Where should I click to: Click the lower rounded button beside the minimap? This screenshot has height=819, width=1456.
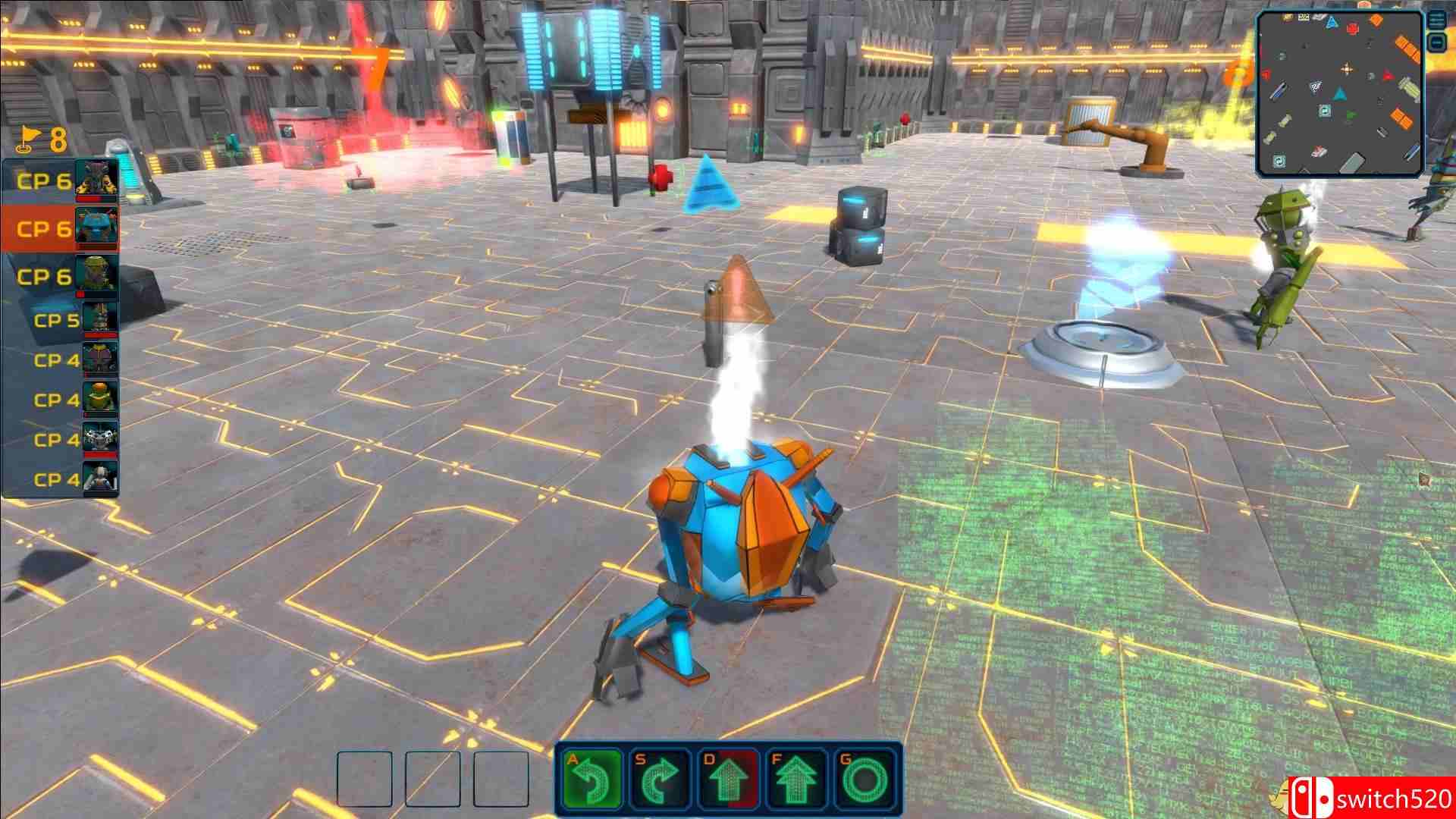pos(1437,43)
